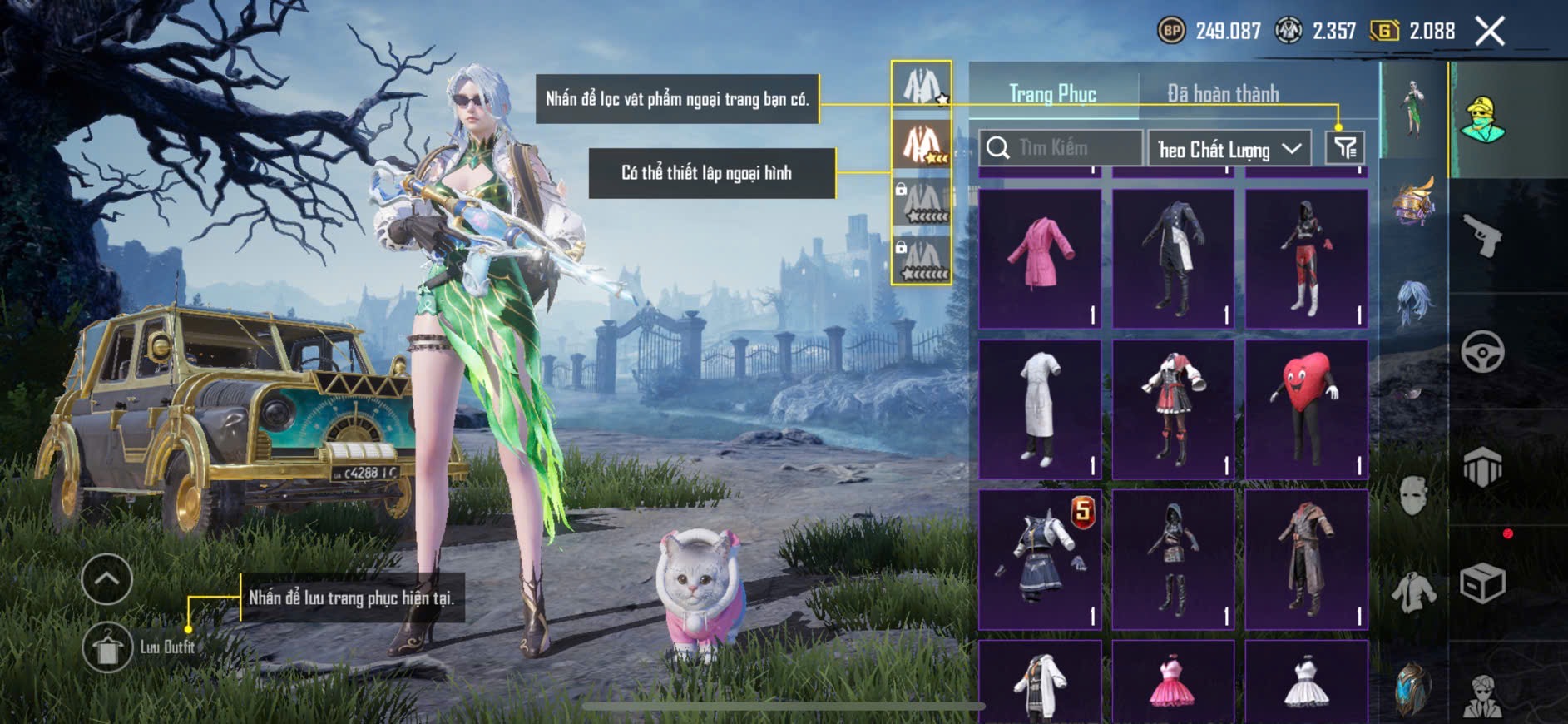Open the steering wheel vehicle category
The width and height of the screenshot is (1568, 724).
[x=1482, y=352]
